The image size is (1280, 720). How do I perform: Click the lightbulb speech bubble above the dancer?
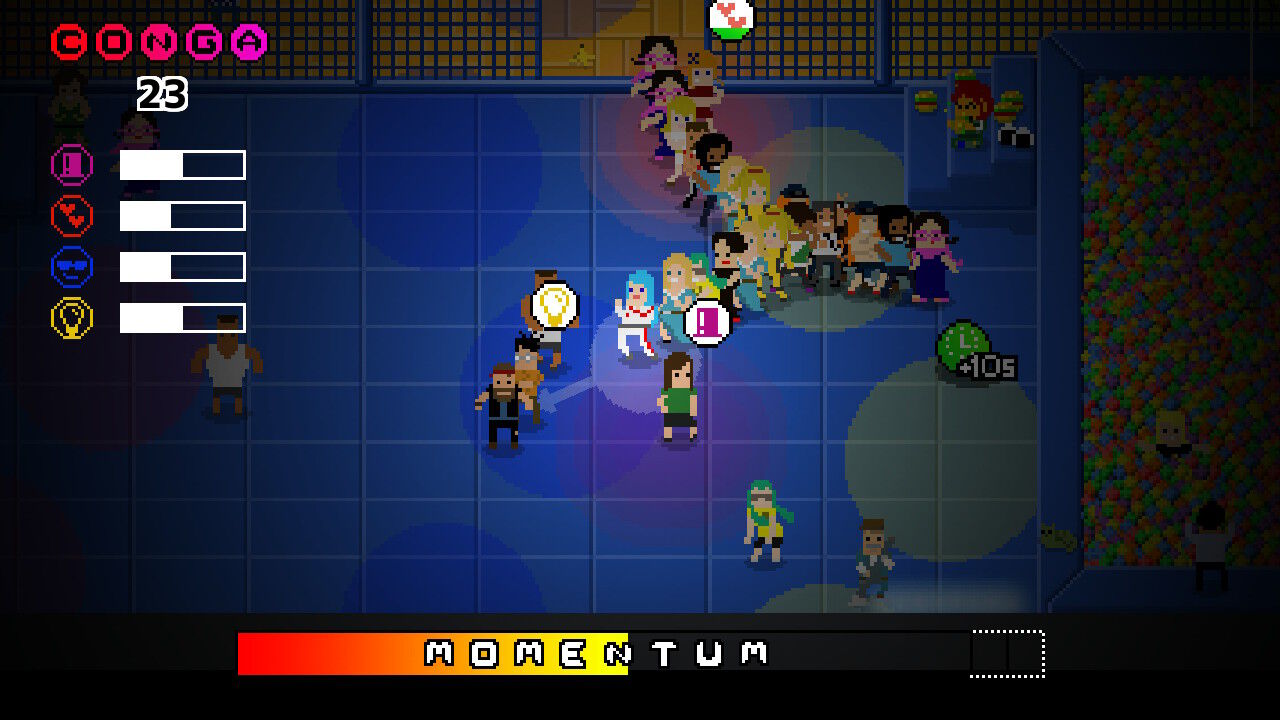coord(556,304)
